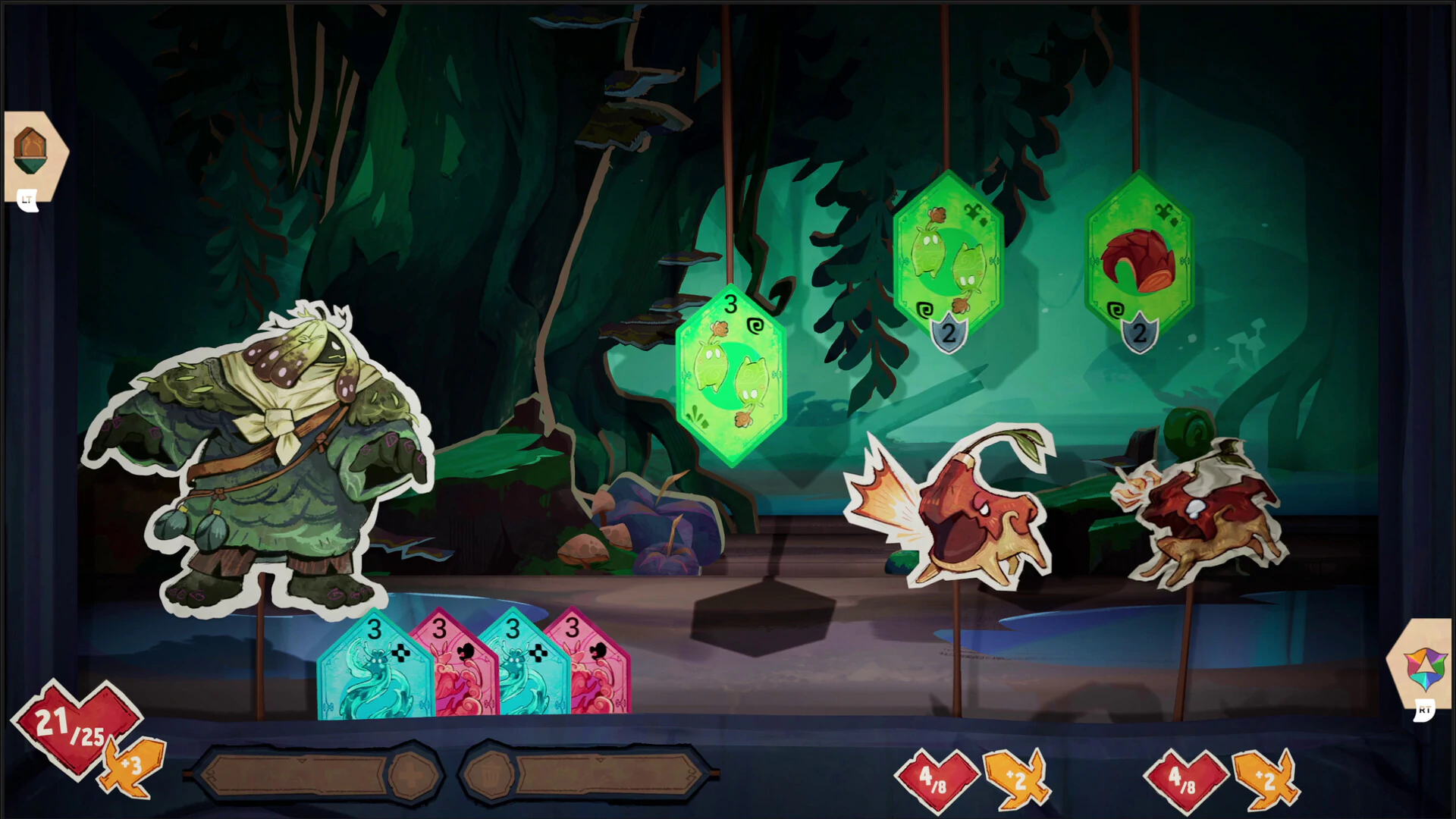The image size is (1456, 819).
Task: Select the green lemon card numbered 3
Action: (x=730, y=375)
